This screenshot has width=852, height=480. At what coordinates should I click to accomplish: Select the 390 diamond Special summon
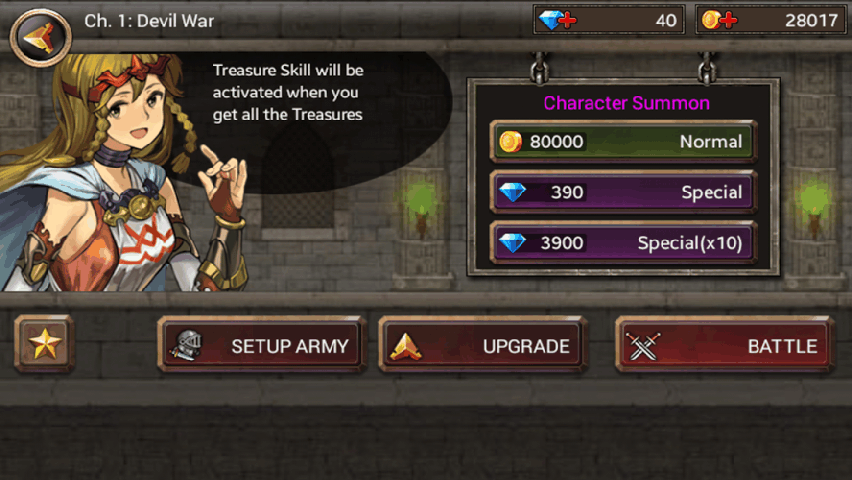[623, 192]
